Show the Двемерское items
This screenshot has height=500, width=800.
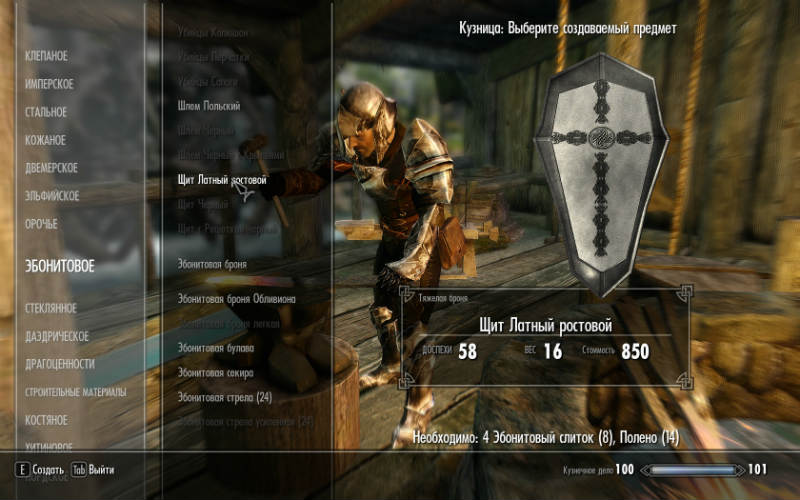coord(51,168)
